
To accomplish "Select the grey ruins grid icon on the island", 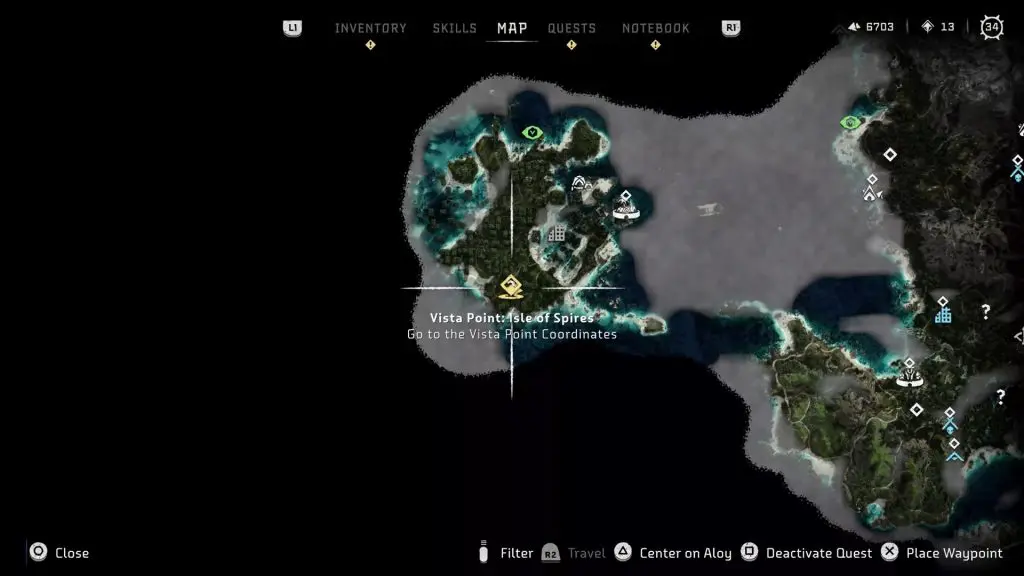I will tap(557, 234).
